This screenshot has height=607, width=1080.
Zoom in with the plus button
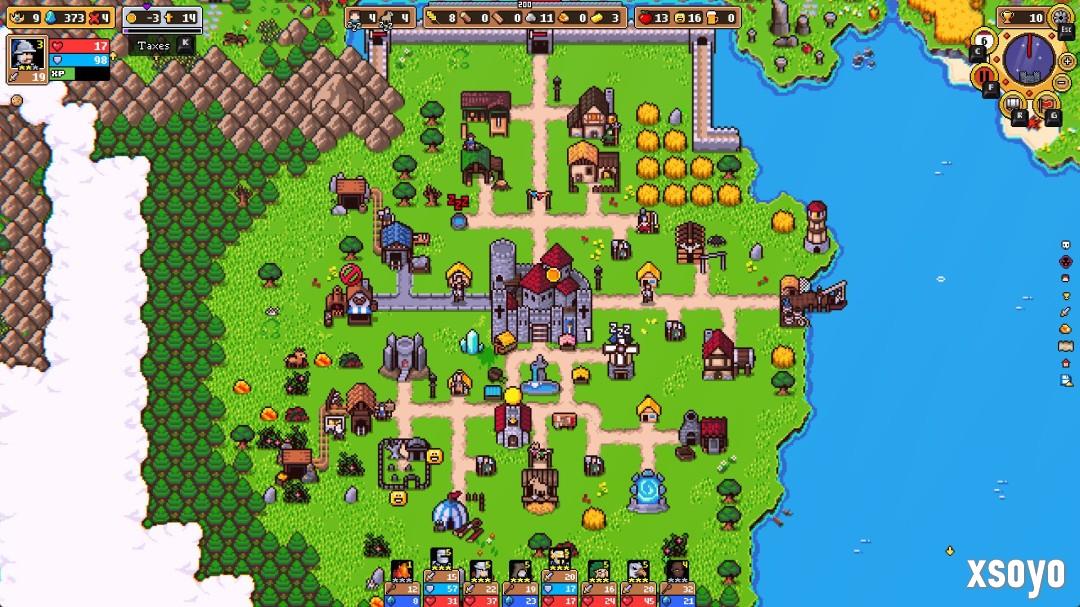click(1066, 61)
